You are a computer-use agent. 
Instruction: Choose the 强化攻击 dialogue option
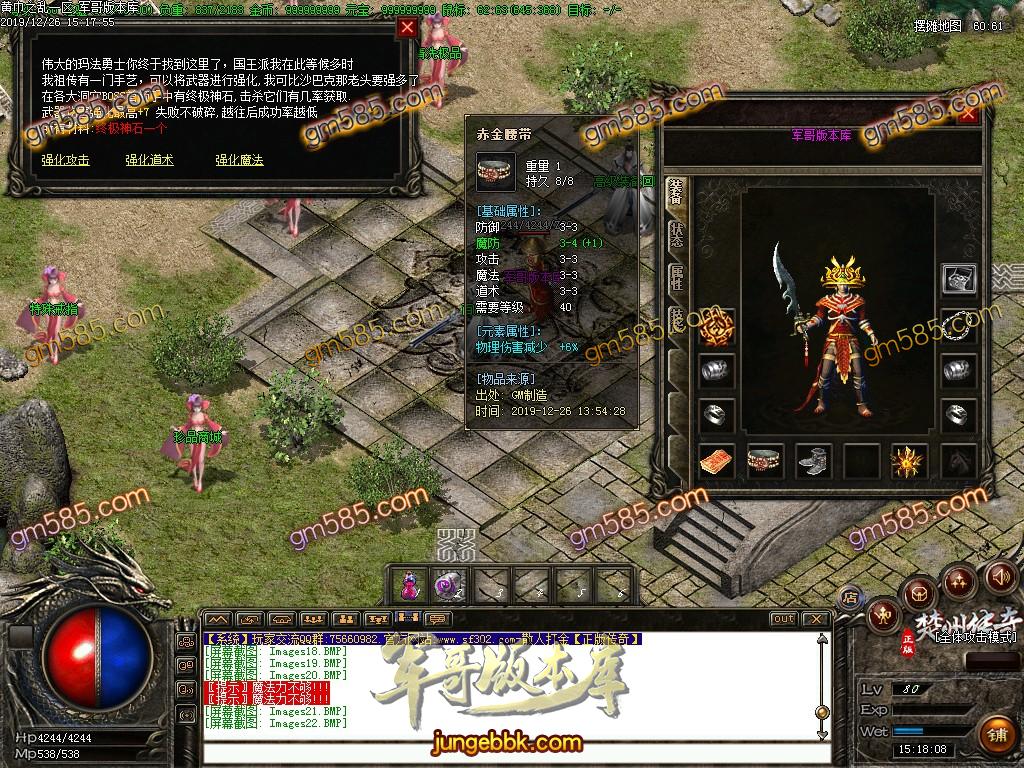[66, 160]
